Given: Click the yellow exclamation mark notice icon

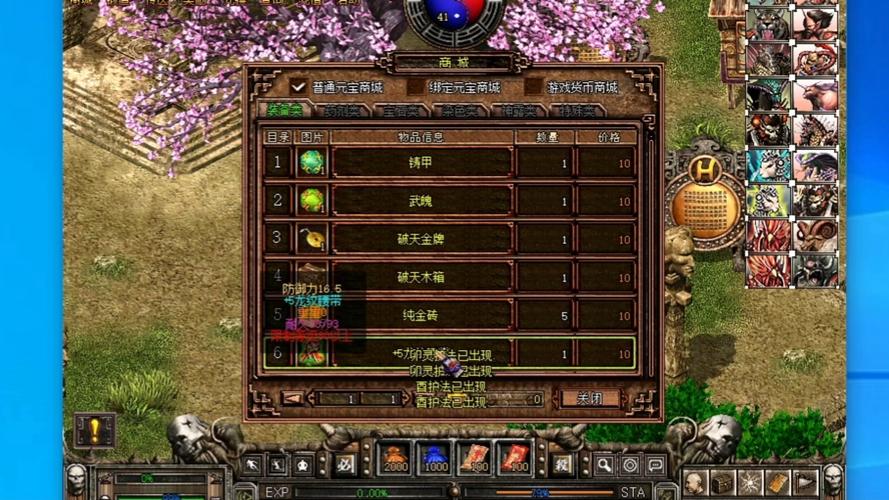Looking at the screenshot, I should 95,430.
